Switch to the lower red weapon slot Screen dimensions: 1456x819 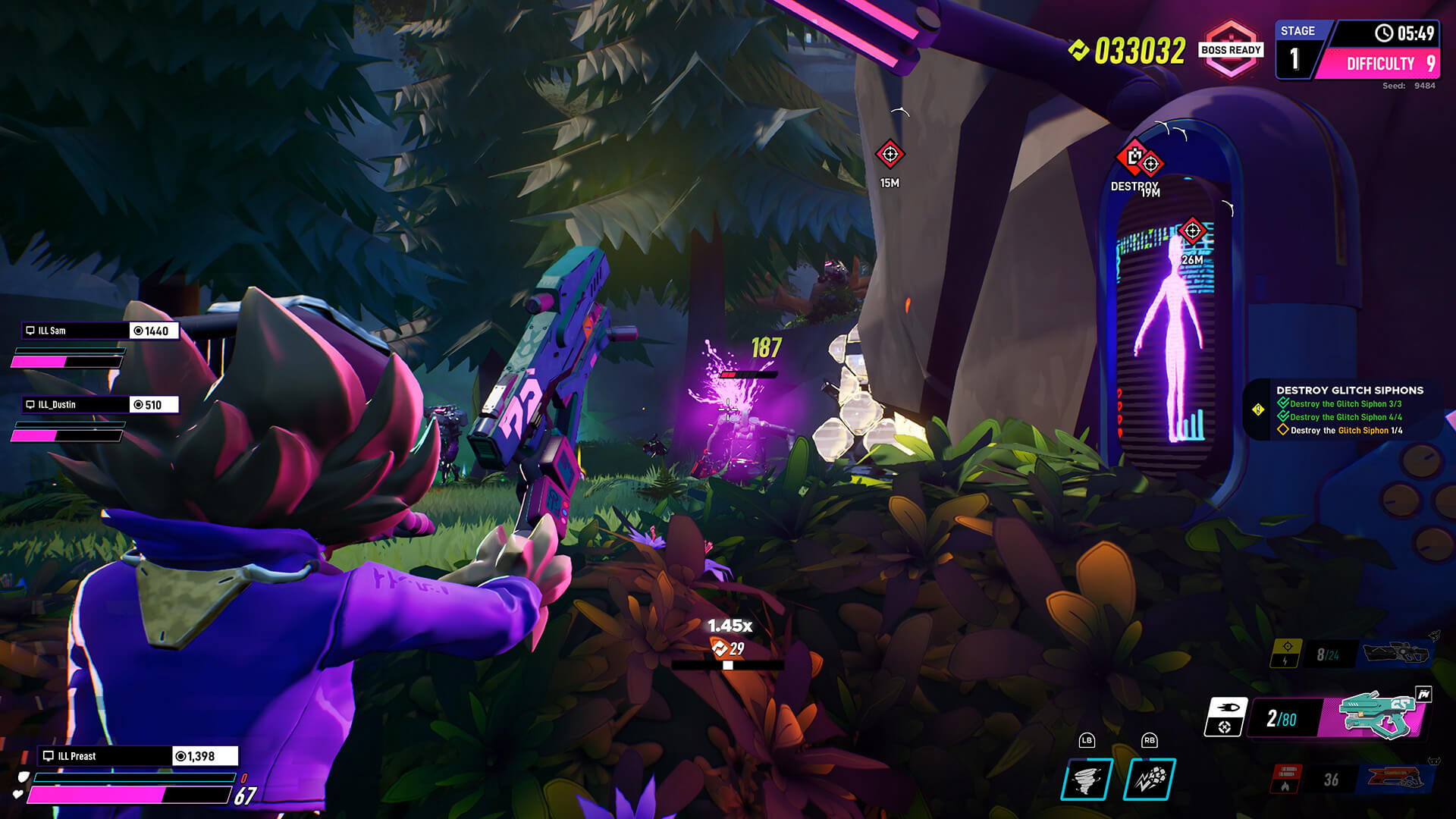click(1394, 778)
